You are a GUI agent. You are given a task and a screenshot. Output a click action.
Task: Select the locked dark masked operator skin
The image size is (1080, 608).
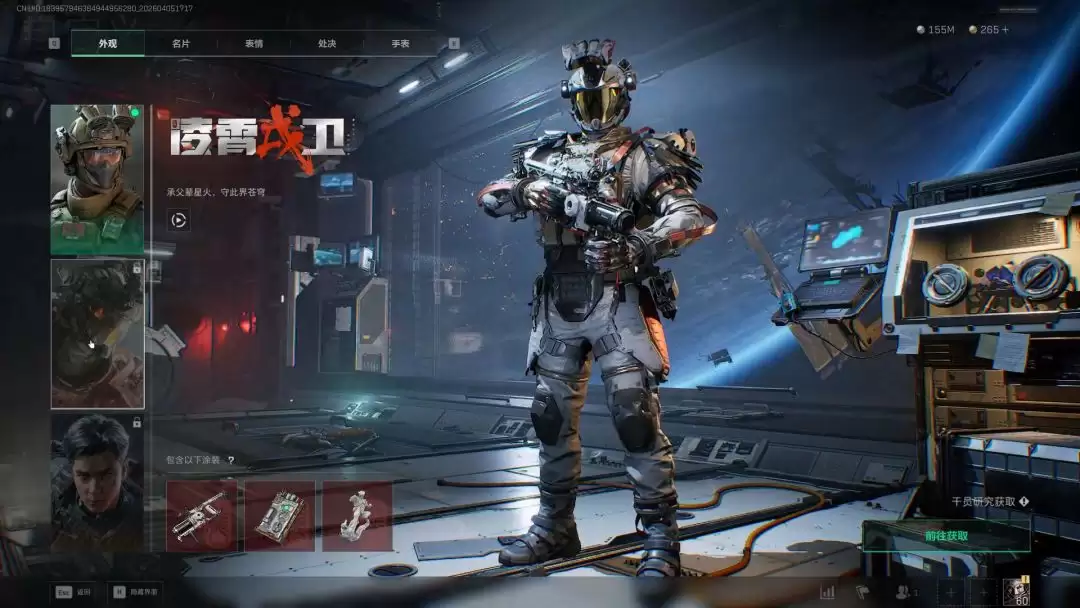[x=97, y=334]
